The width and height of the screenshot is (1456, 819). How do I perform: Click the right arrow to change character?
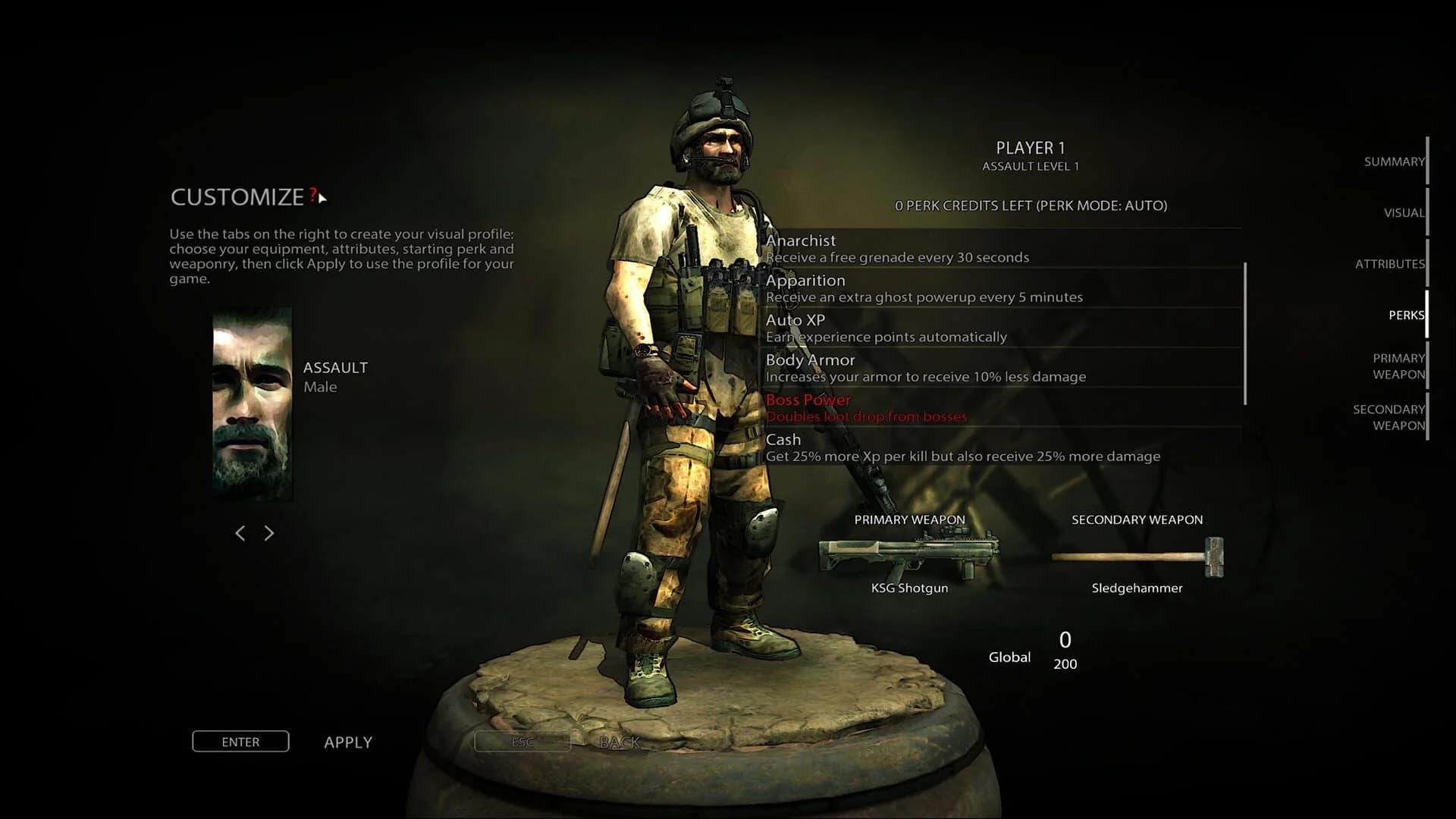[268, 533]
